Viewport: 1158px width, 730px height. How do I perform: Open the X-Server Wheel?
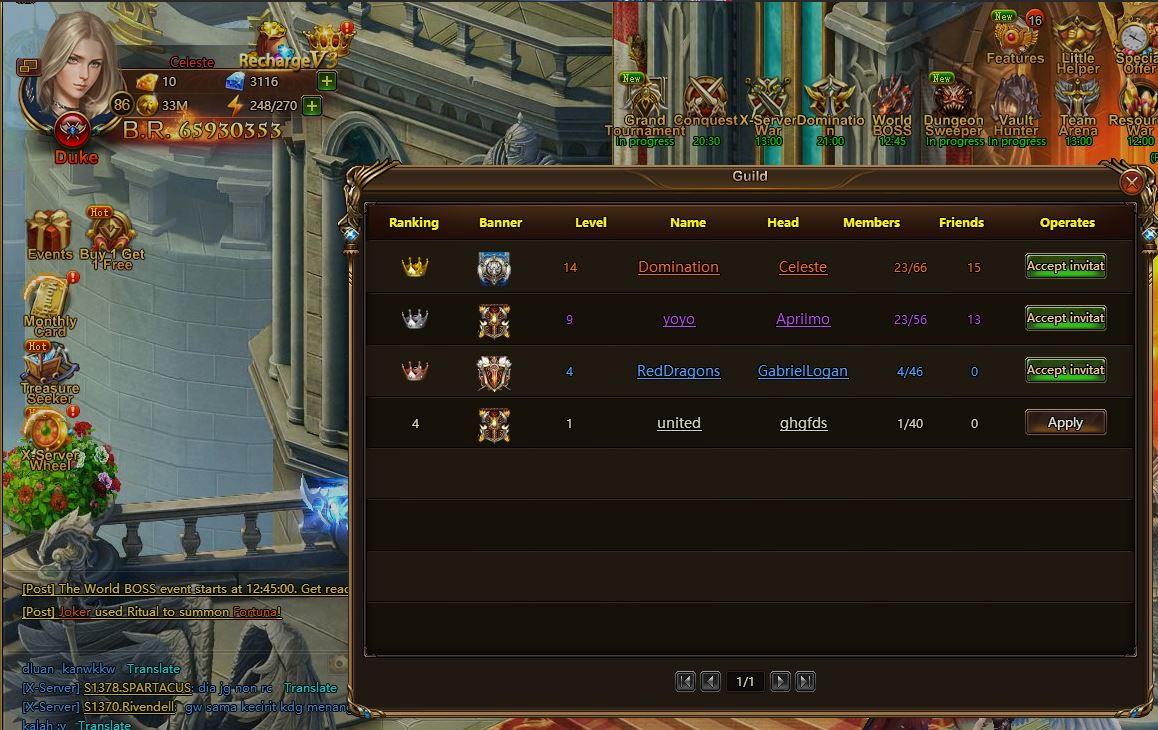[49, 438]
